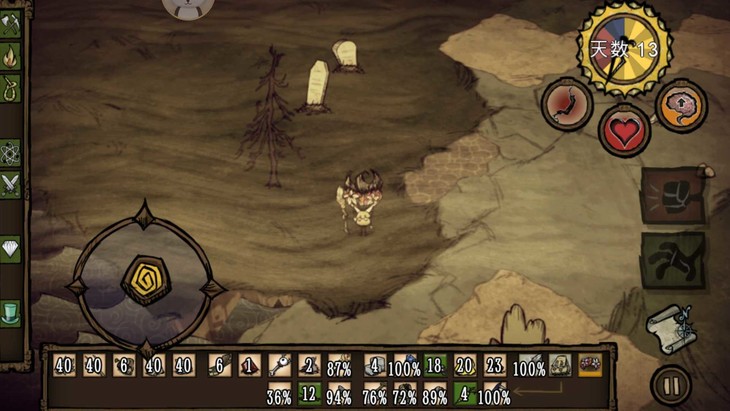
Task: Tap the virtual joystick center
Action: pyautogui.click(x=146, y=280)
